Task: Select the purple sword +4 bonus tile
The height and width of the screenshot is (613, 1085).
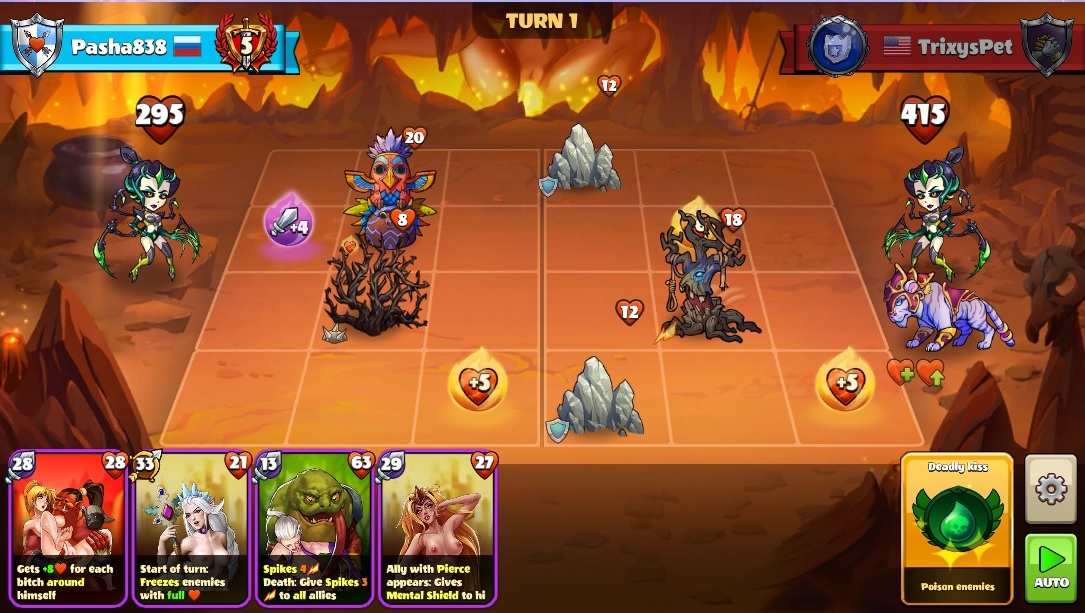Action: click(289, 223)
